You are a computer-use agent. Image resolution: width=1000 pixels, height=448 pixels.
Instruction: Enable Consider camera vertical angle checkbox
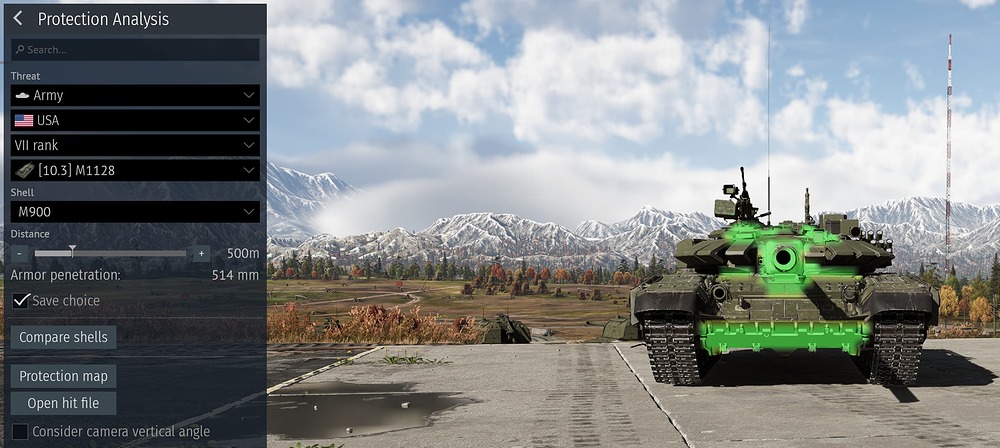[x=20, y=431]
